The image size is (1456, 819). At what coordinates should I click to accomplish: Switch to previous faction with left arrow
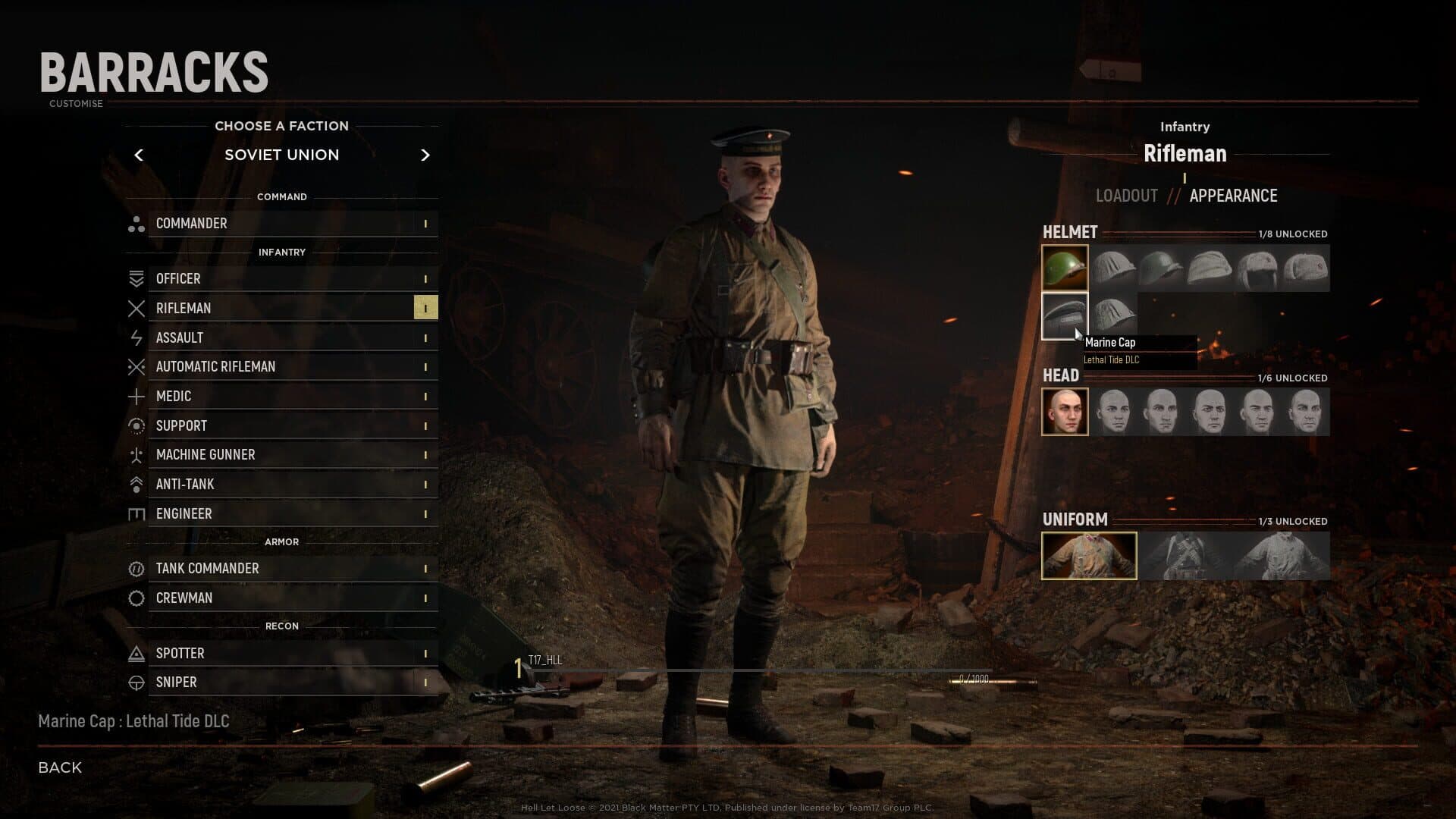[x=139, y=155]
